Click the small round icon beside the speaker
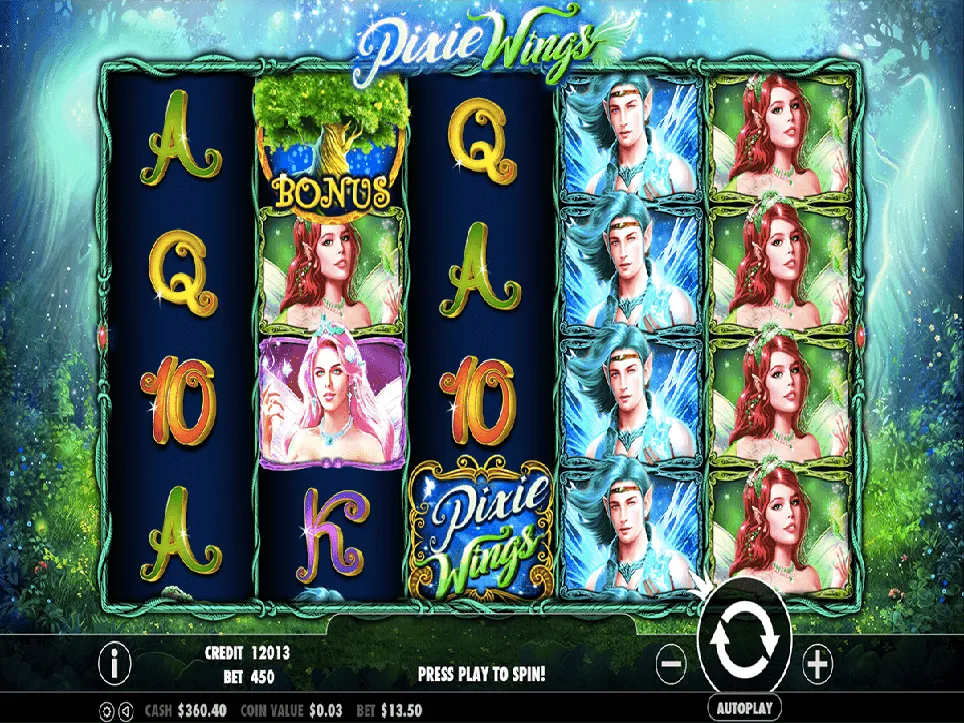This screenshot has width=964, height=723. pos(106,710)
